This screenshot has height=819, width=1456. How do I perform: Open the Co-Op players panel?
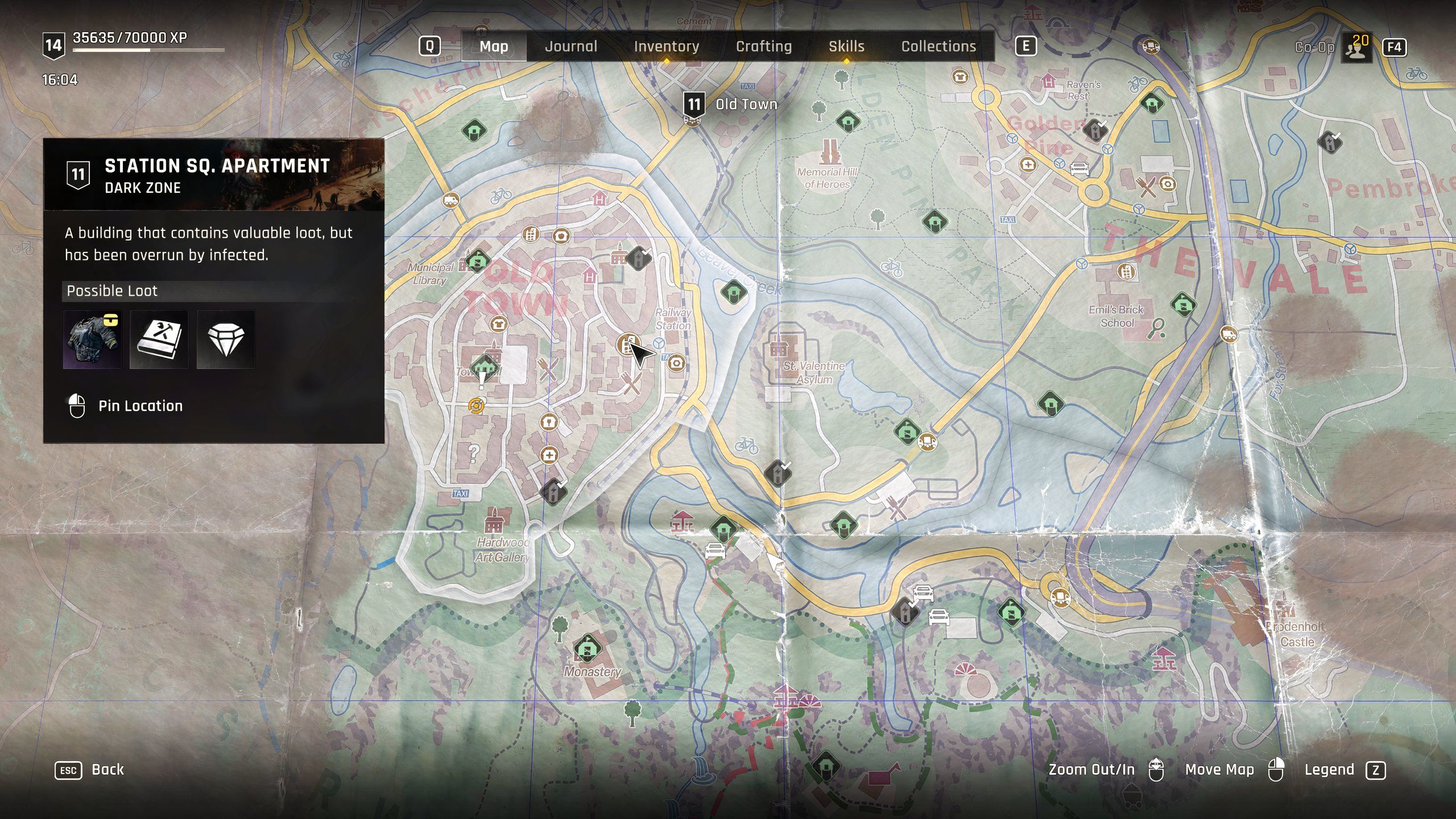point(1356,48)
